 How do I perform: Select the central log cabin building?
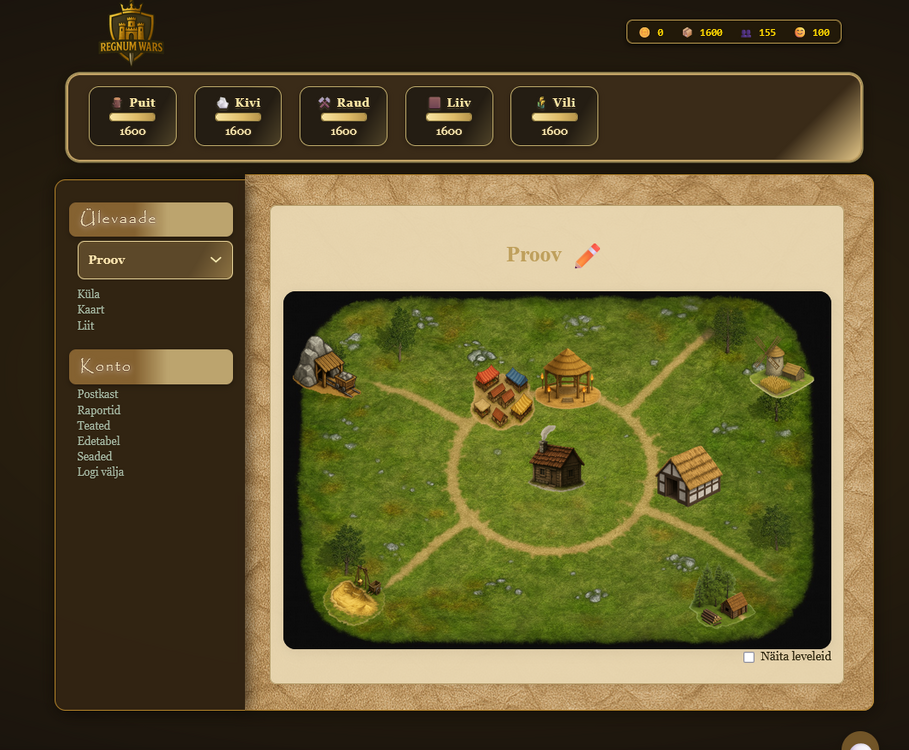[556, 464]
